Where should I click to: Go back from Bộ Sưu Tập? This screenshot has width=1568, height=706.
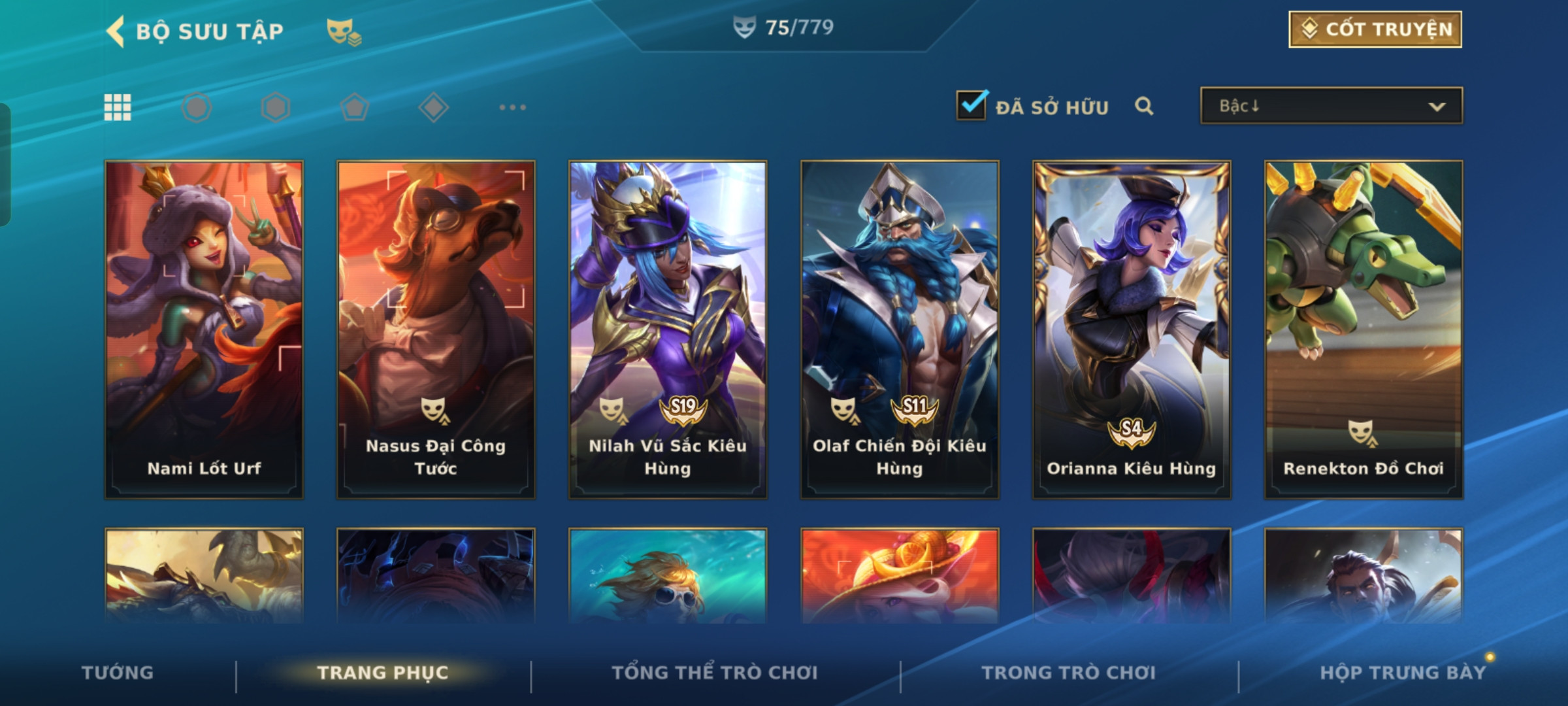point(116,31)
